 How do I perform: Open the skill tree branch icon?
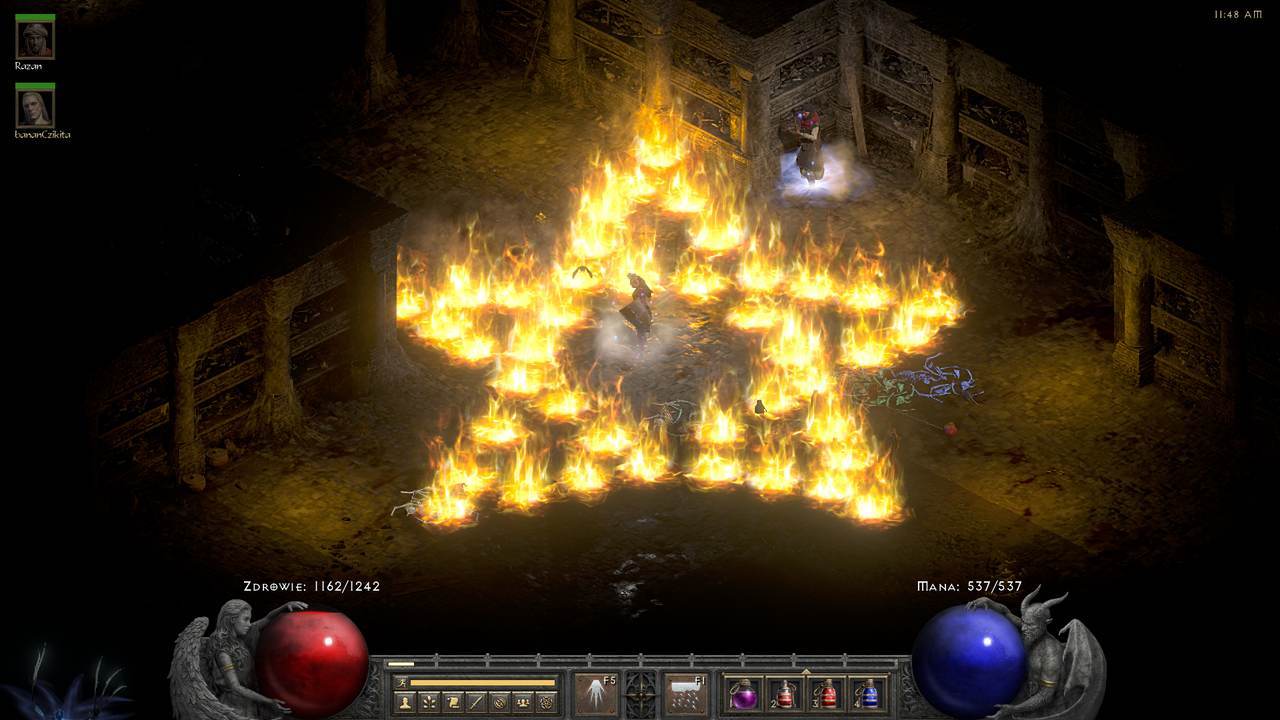430,702
